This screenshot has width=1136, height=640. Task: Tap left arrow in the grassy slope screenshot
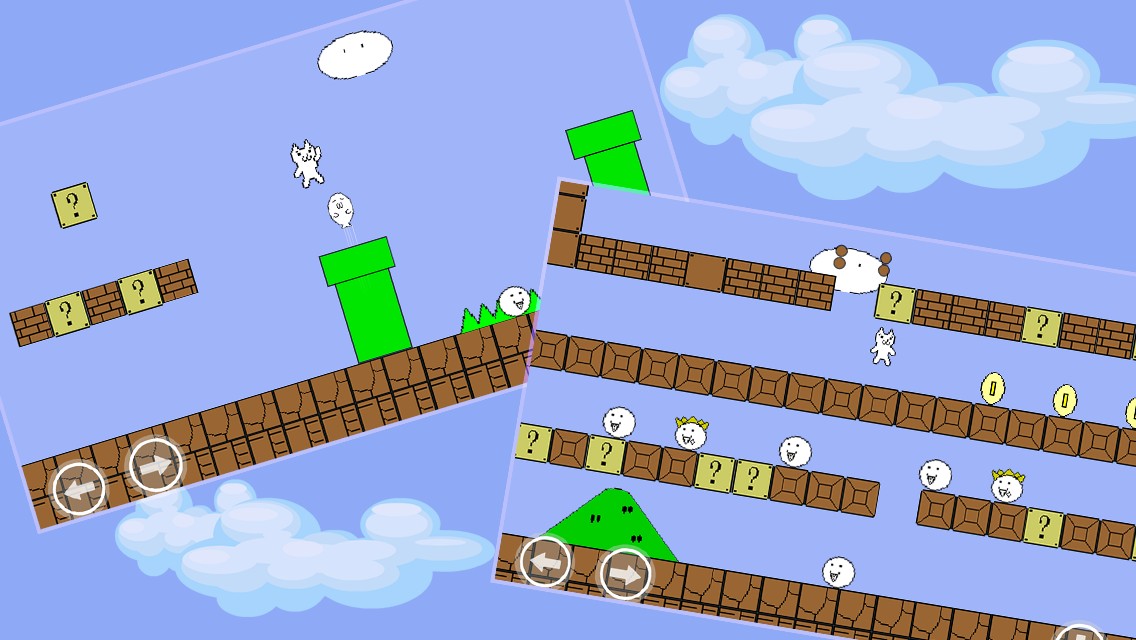coord(79,489)
